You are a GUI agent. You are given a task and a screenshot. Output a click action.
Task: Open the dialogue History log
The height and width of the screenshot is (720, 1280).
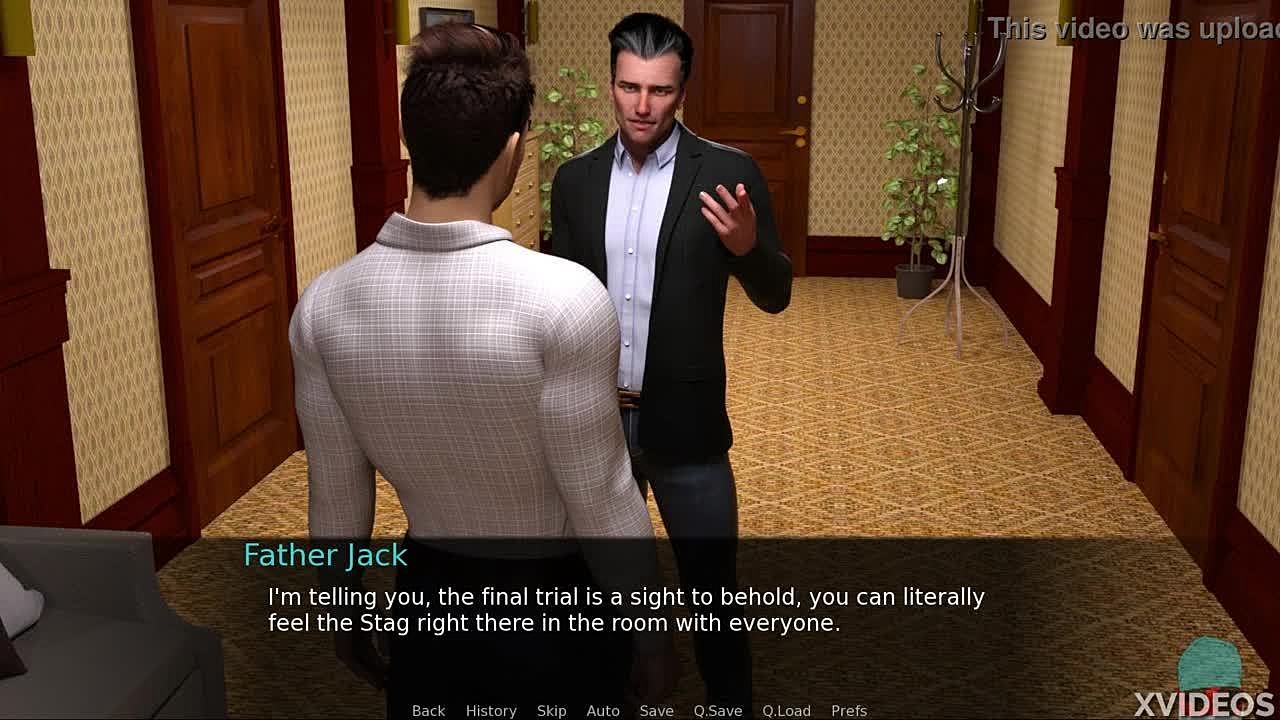point(491,710)
